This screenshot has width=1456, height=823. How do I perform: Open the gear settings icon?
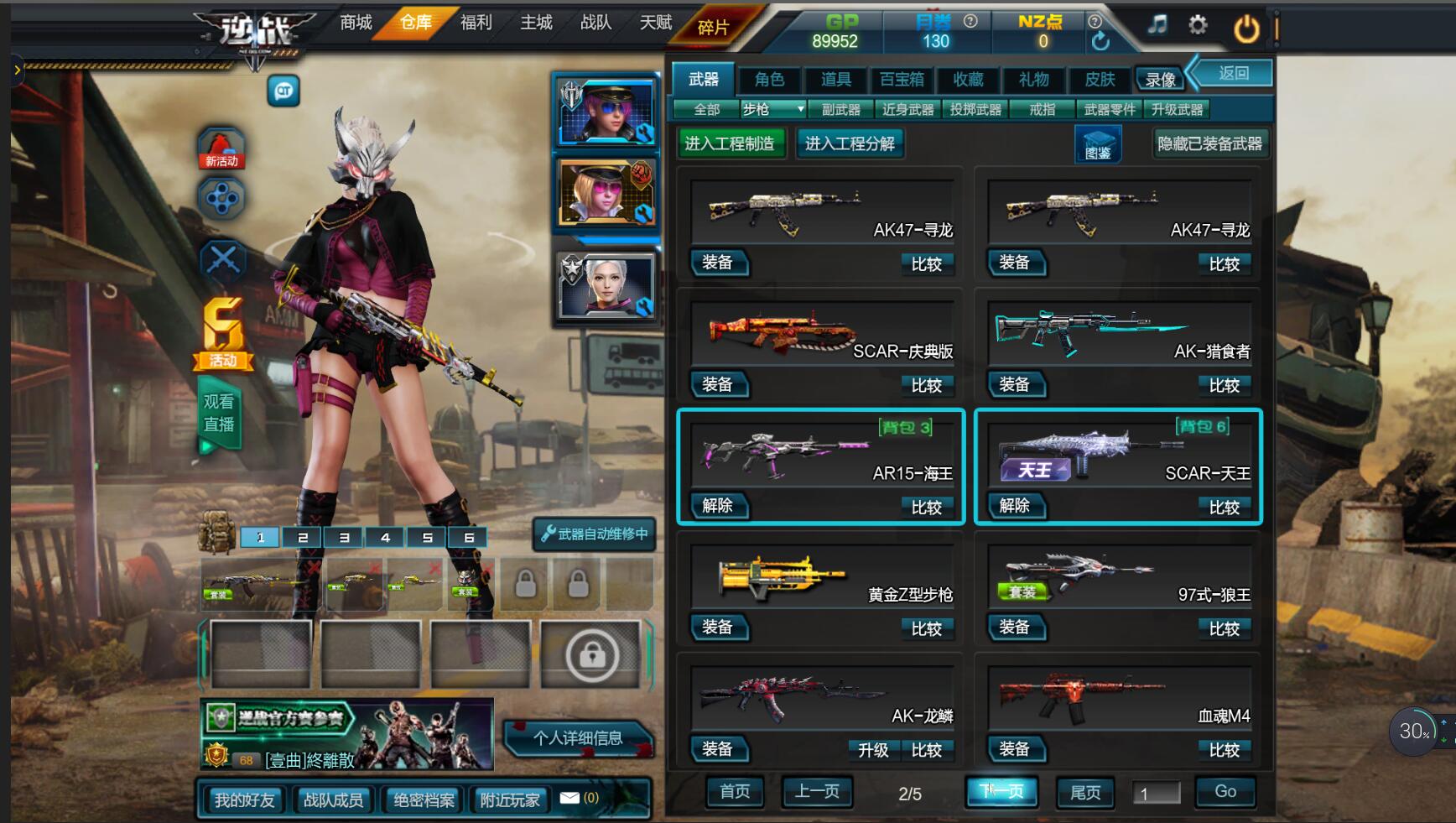[x=1198, y=25]
